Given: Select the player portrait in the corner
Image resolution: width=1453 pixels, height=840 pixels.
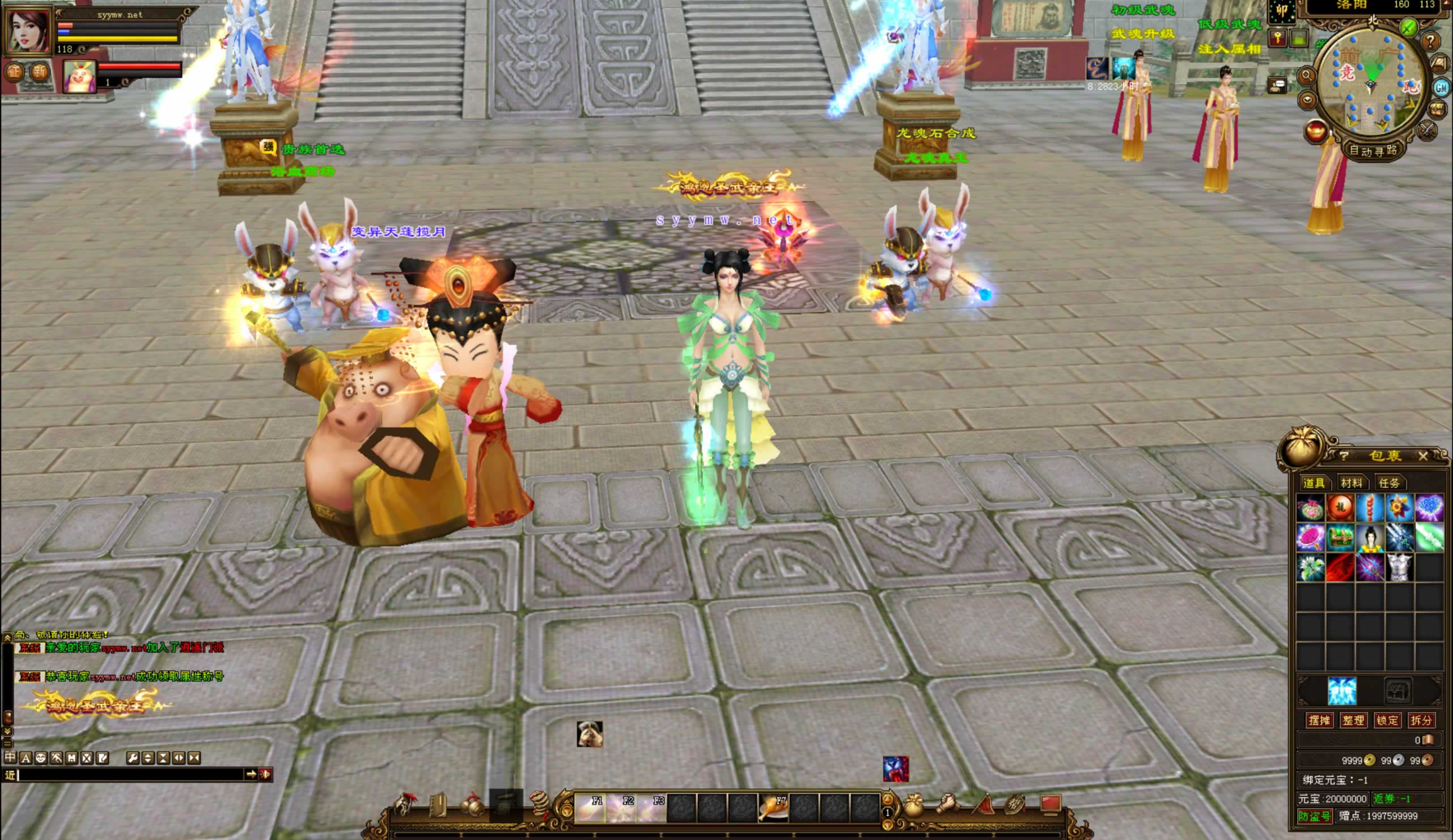Looking at the screenshot, I should (28, 30).
